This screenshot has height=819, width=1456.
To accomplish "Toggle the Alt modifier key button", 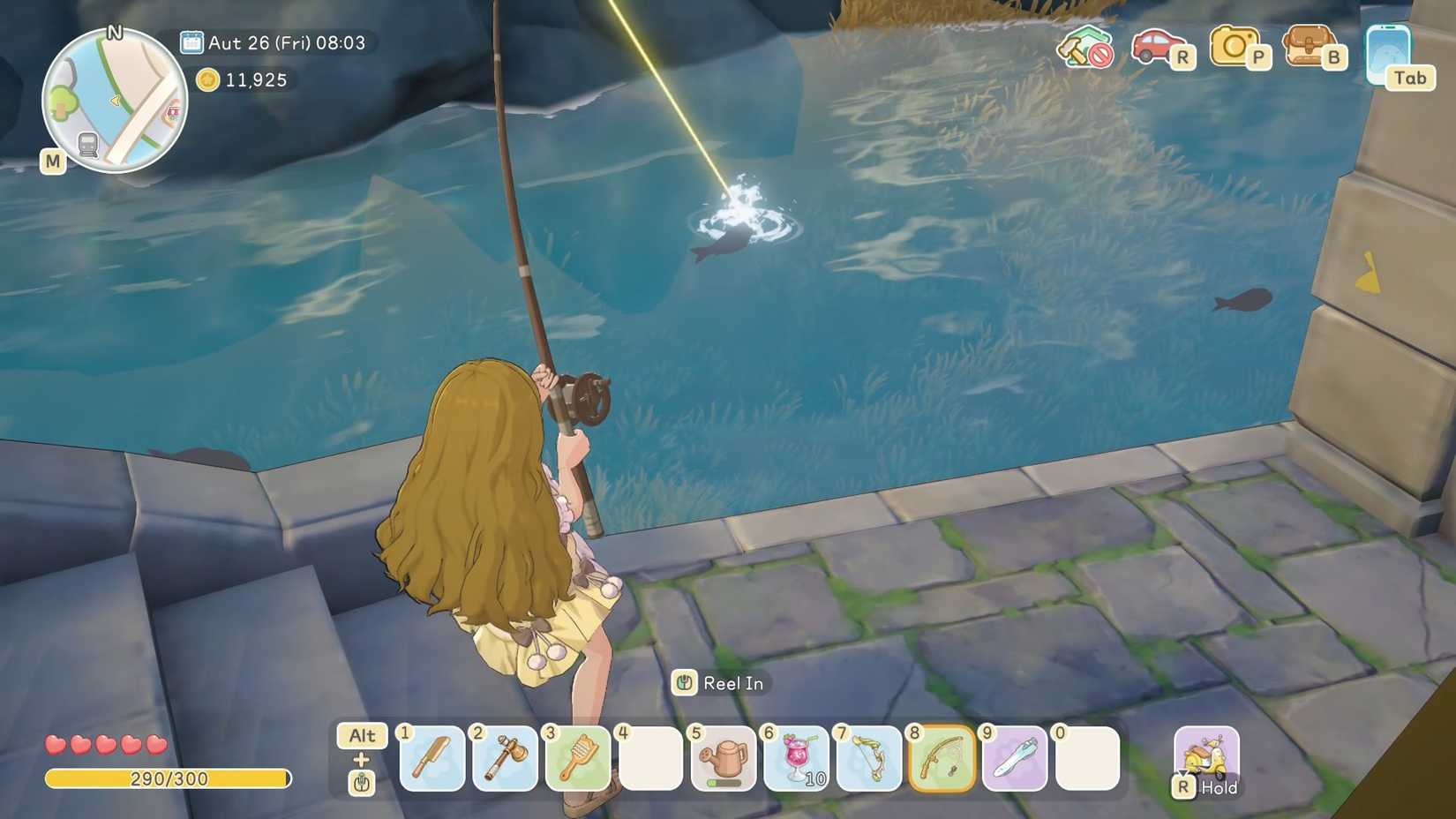I will (x=362, y=735).
